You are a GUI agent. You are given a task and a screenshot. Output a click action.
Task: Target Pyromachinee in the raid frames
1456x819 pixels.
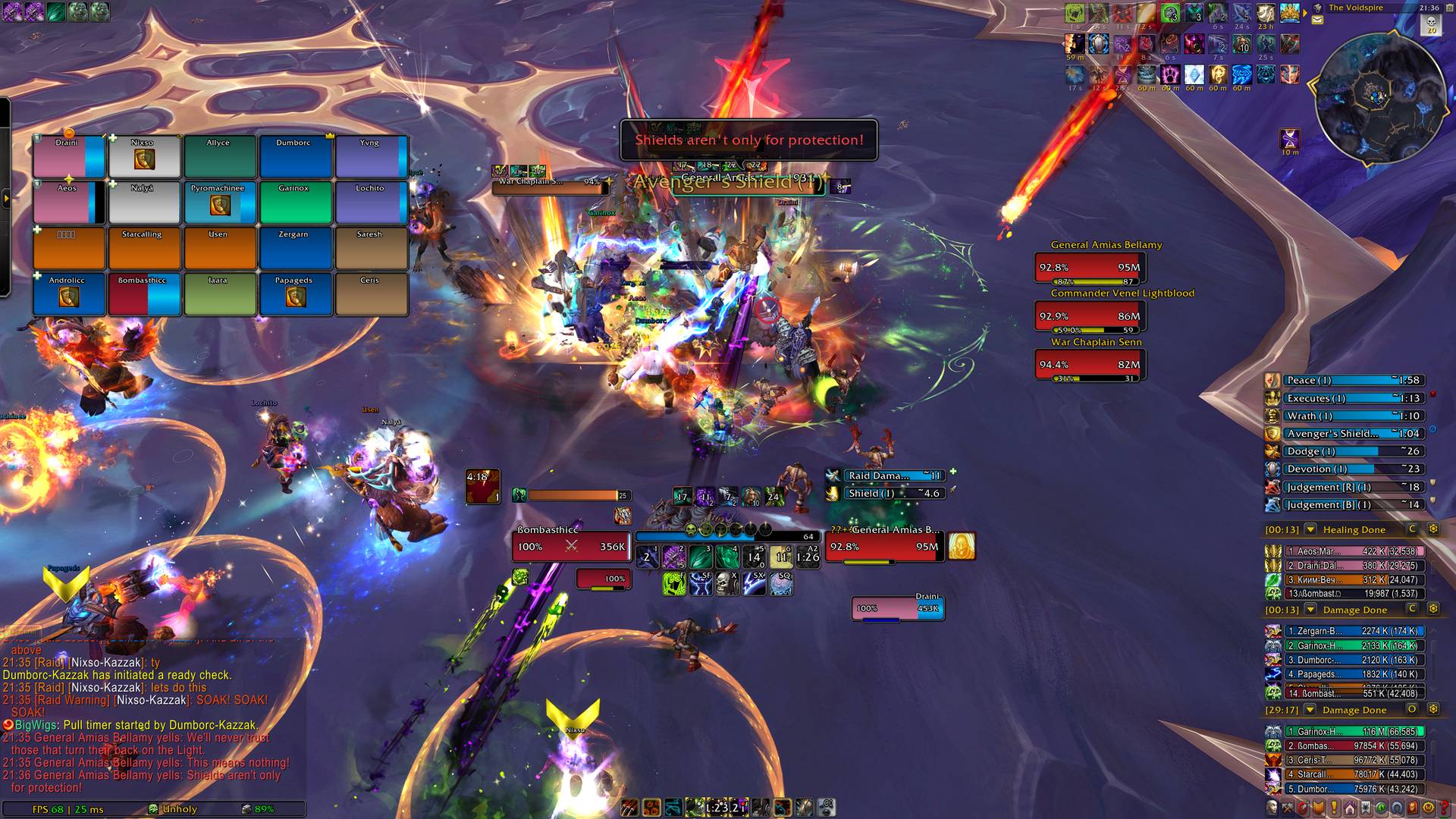220,202
